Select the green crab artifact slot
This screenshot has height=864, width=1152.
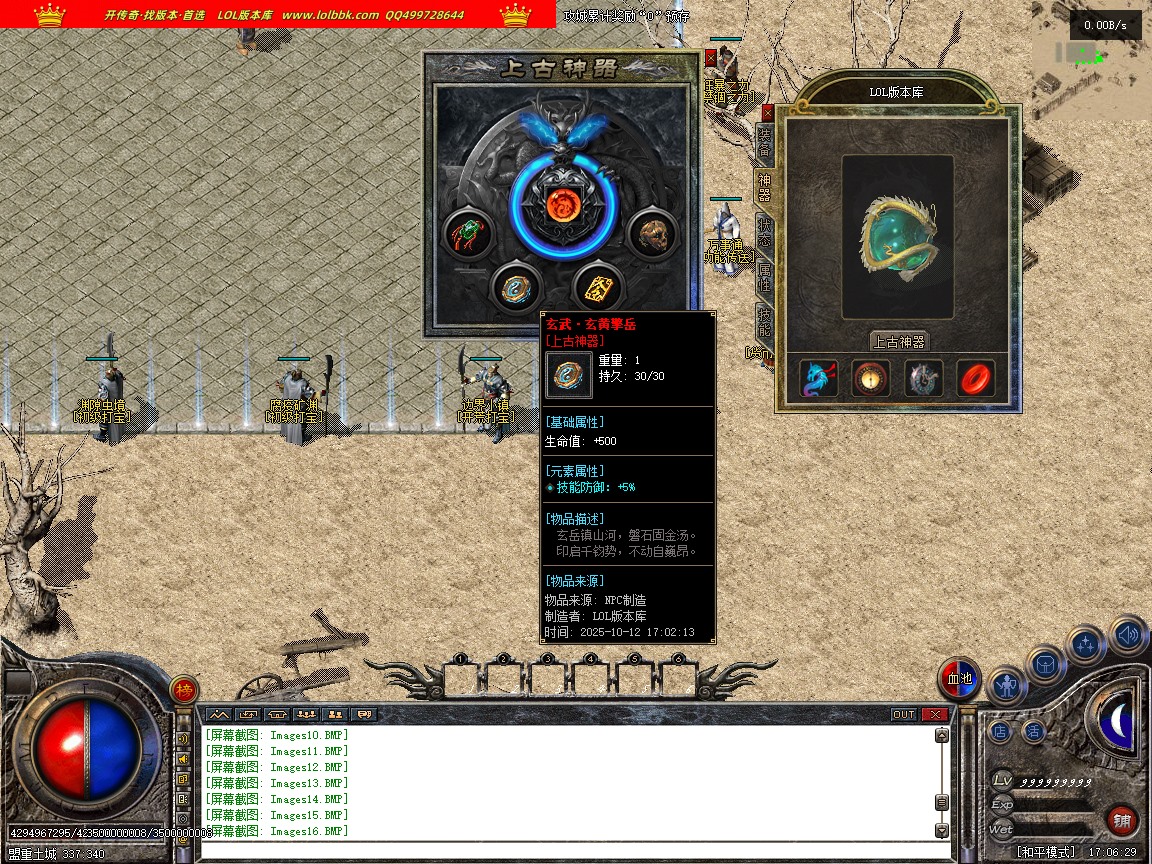coord(467,235)
